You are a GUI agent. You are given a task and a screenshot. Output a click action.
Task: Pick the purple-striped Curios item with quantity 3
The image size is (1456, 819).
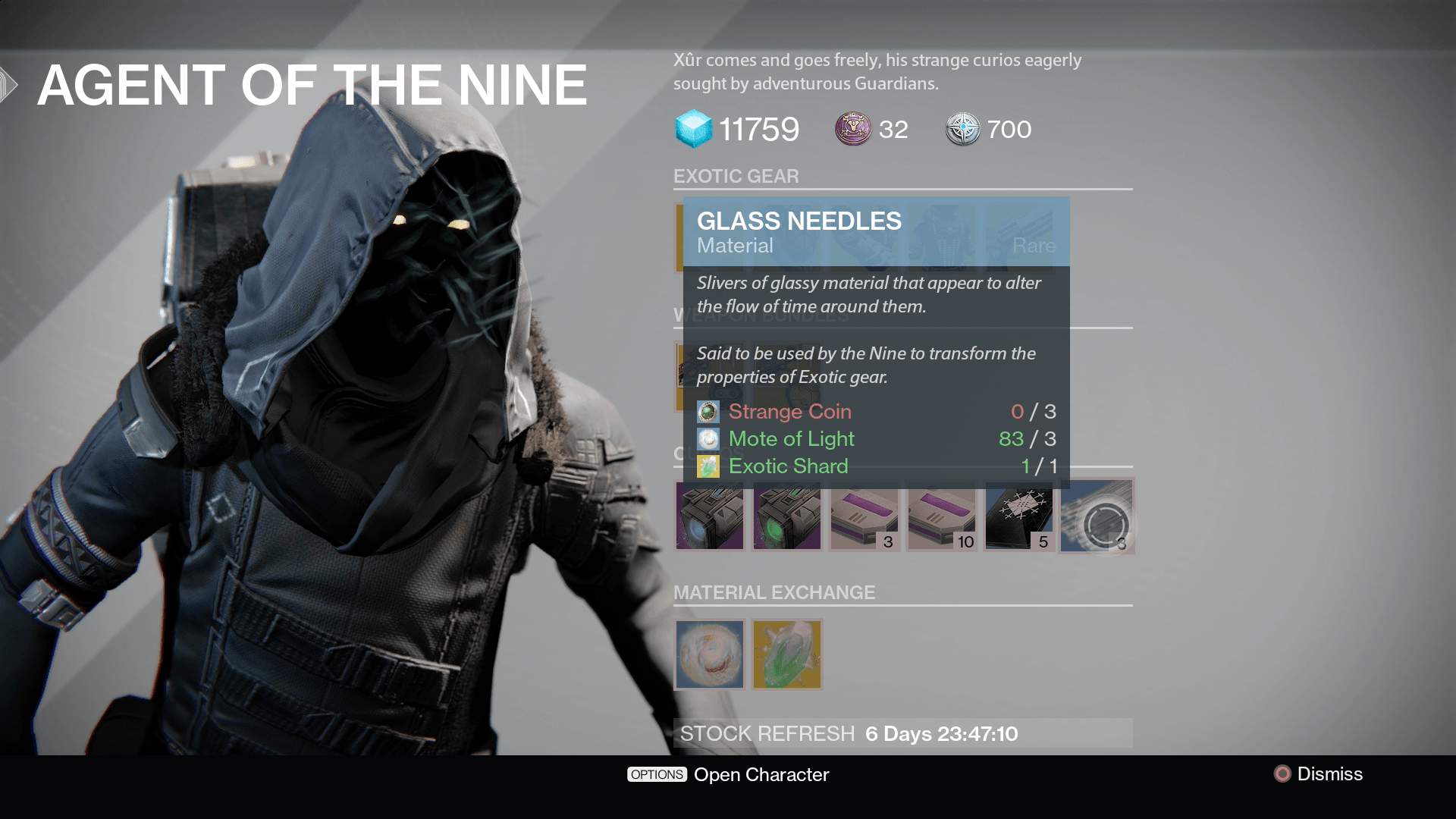click(x=864, y=517)
